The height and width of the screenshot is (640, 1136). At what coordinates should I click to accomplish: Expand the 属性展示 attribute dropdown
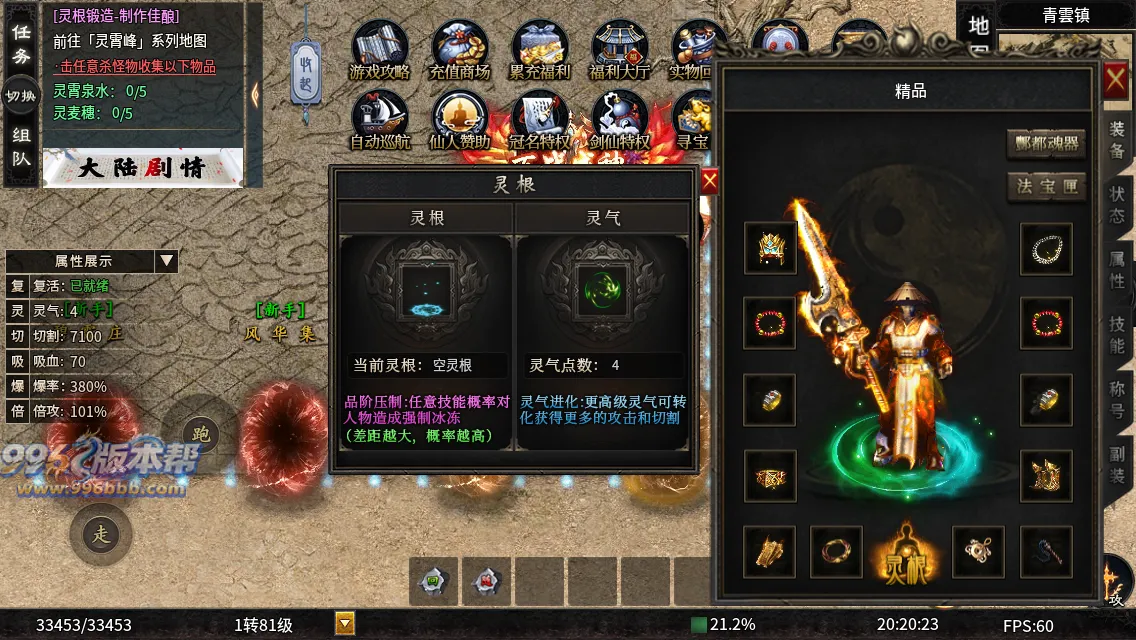coord(166,261)
